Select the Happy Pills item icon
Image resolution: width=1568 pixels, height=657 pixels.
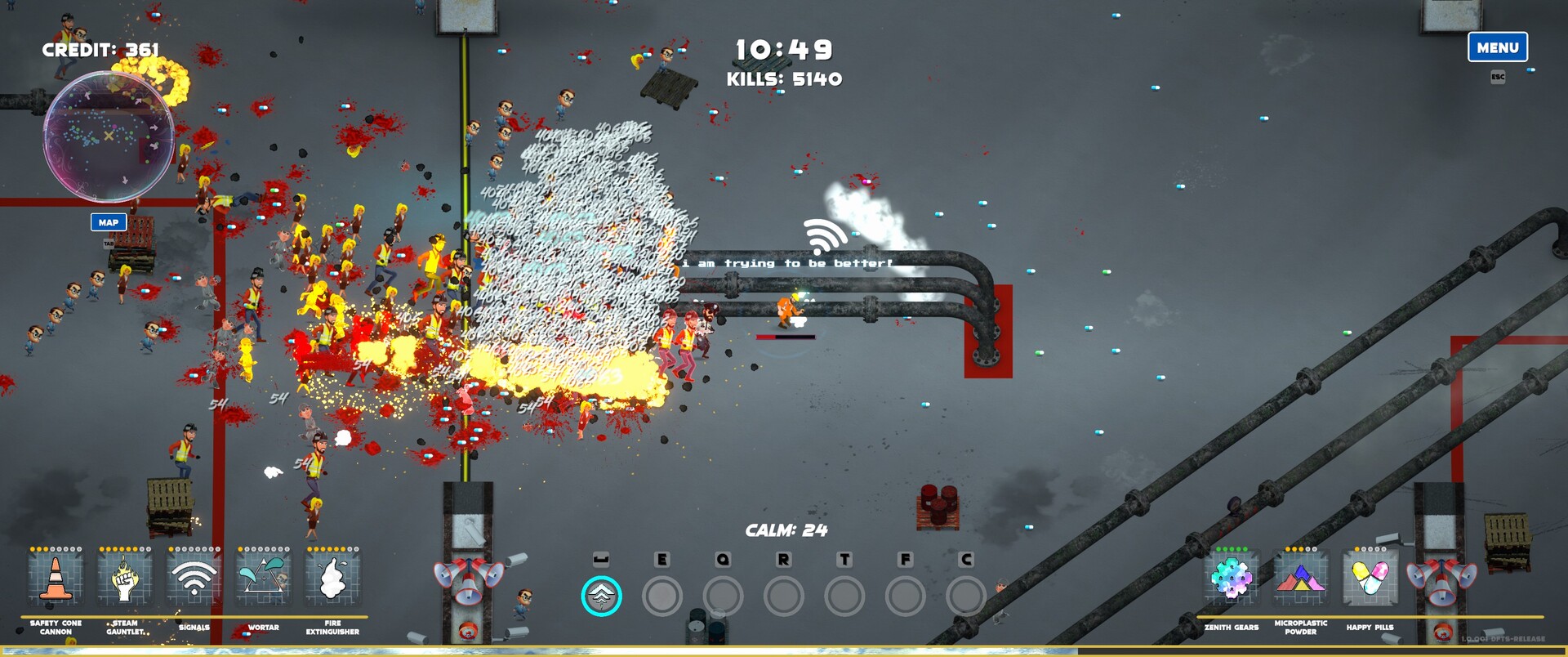point(1370,579)
